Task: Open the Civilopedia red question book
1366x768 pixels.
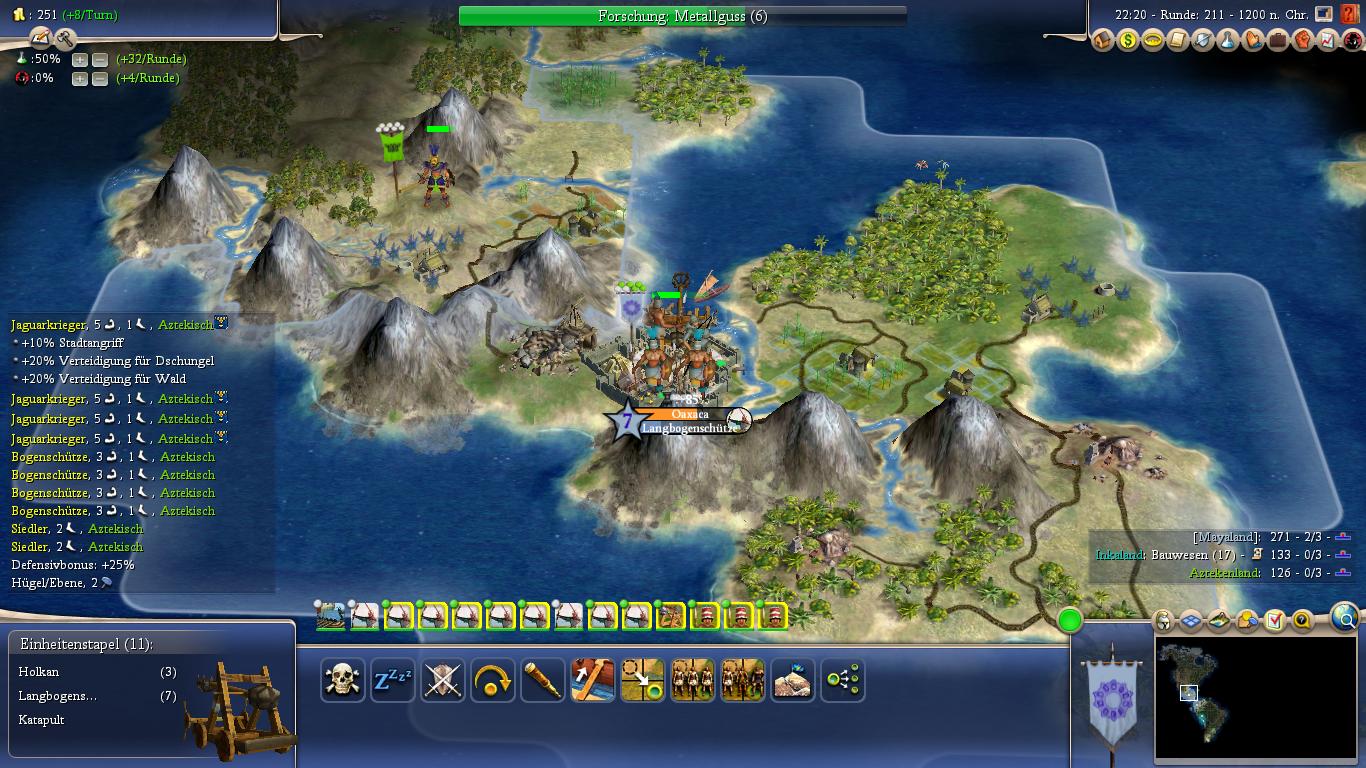Action: 1351,14
